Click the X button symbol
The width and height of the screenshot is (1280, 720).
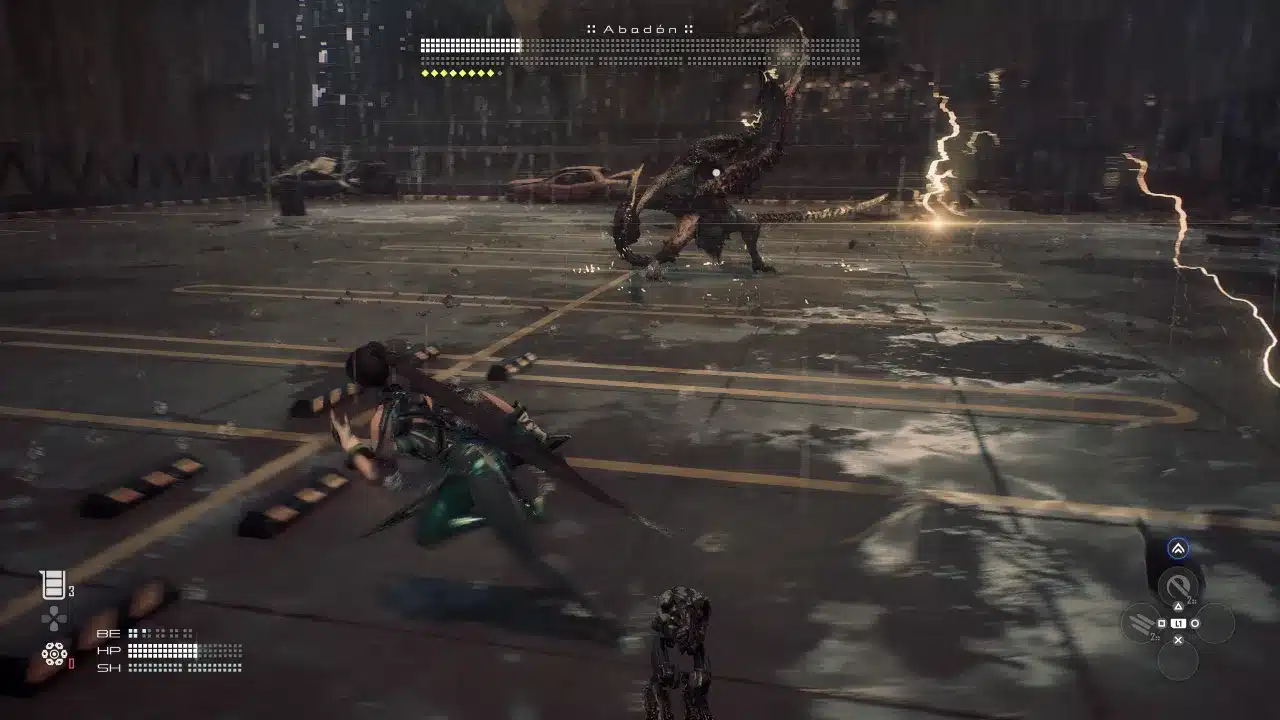pyautogui.click(x=1177, y=640)
